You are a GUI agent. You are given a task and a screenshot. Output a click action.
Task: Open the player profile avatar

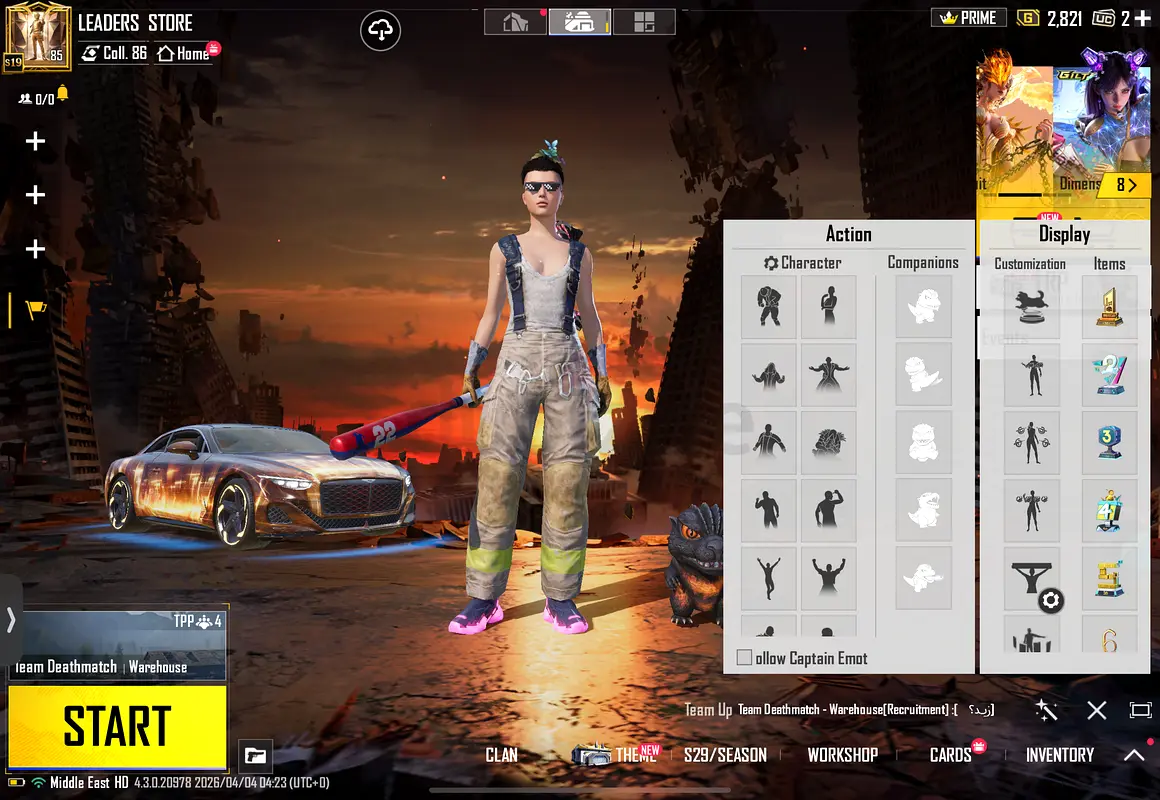click(37, 37)
